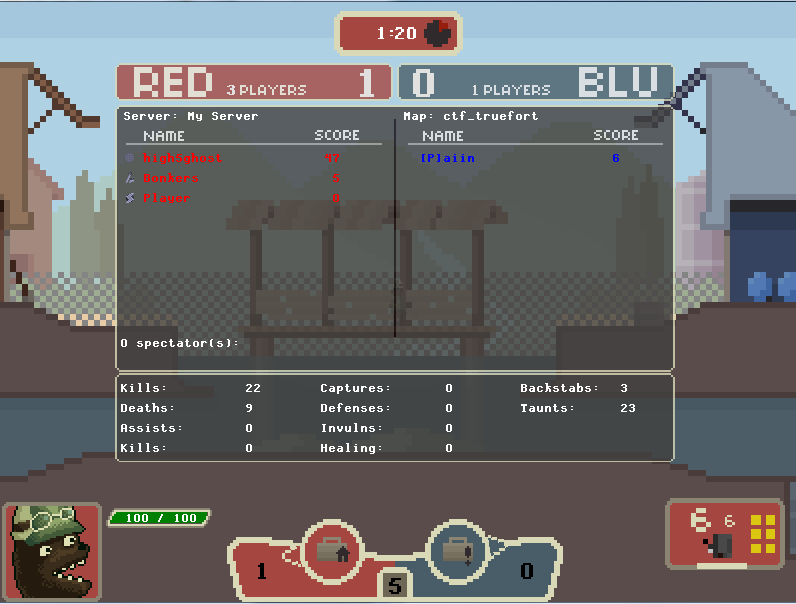Select the Bonkers player row
796x604 pixels.
pos(171,178)
